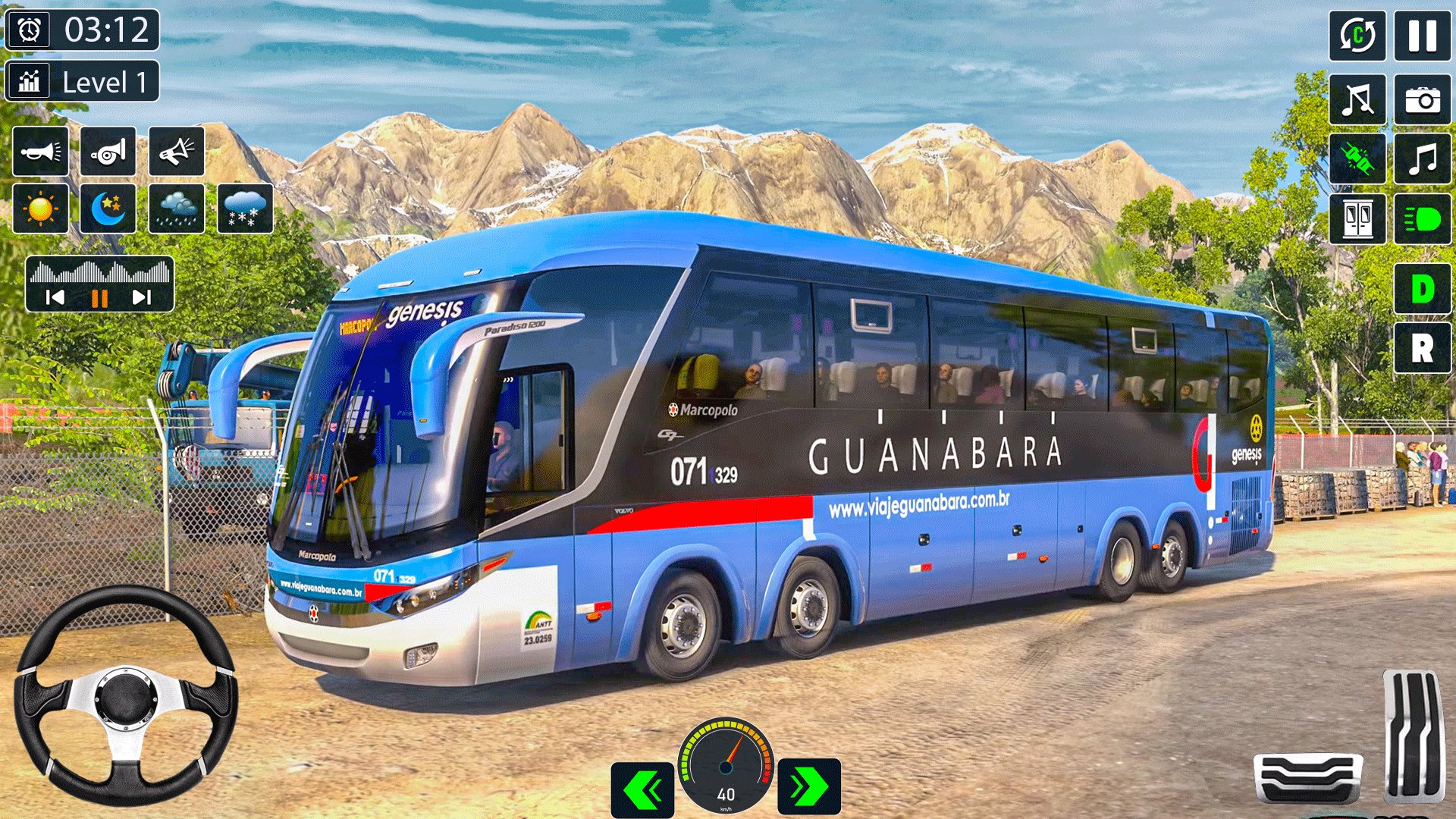
Task: Toggle the bus doors
Action: [1357, 219]
